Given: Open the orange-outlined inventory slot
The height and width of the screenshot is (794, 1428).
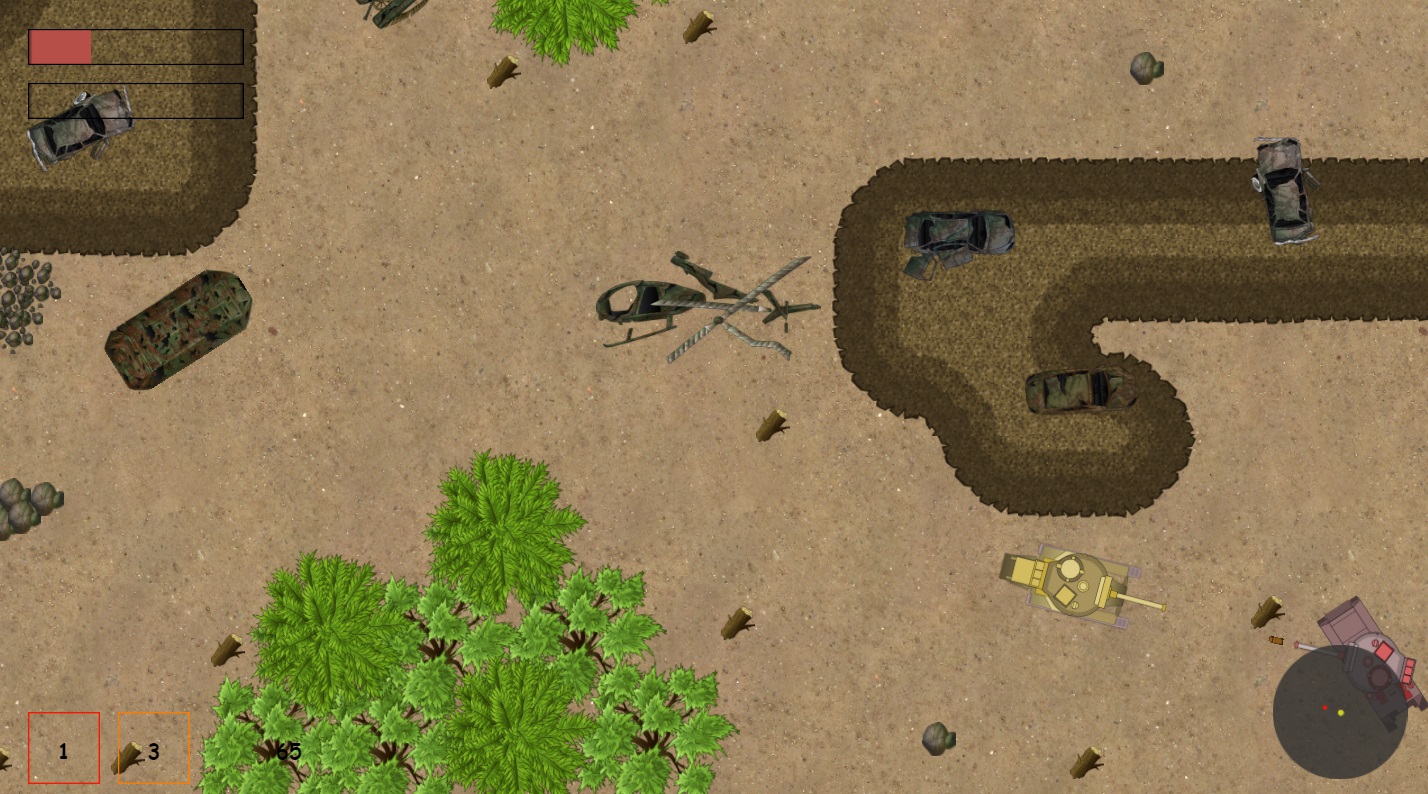Looking at the screenshot, I should 153,748.
